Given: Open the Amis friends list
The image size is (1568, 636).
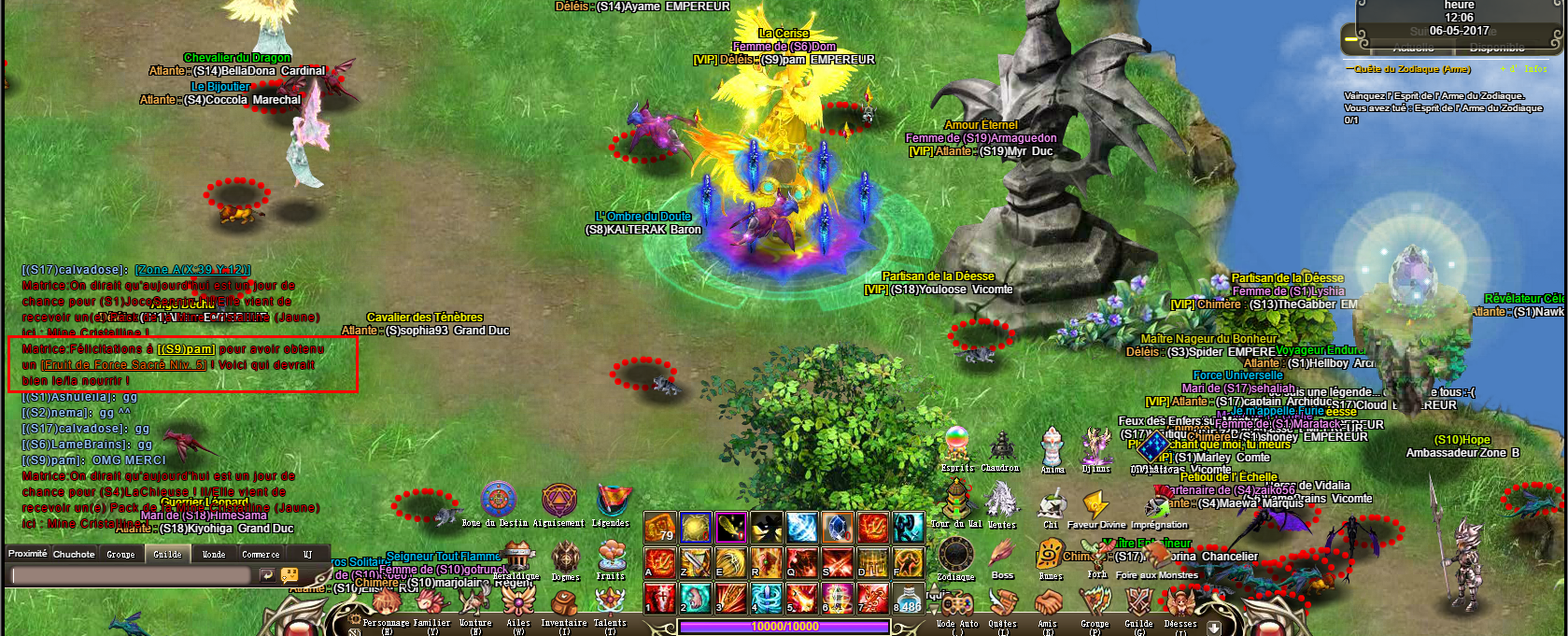Looking at the screenshot, I should point(1048,604).
